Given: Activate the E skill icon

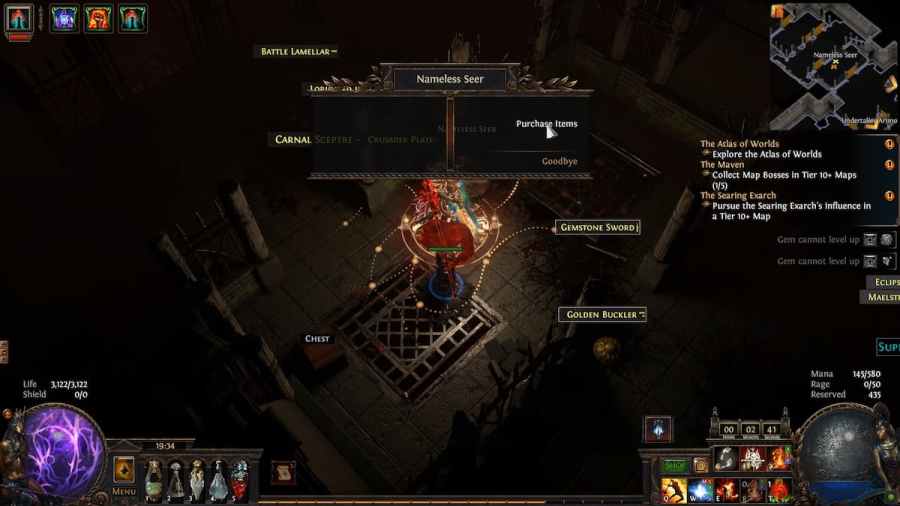Looking at the screenshot, I should coord(726,490).
